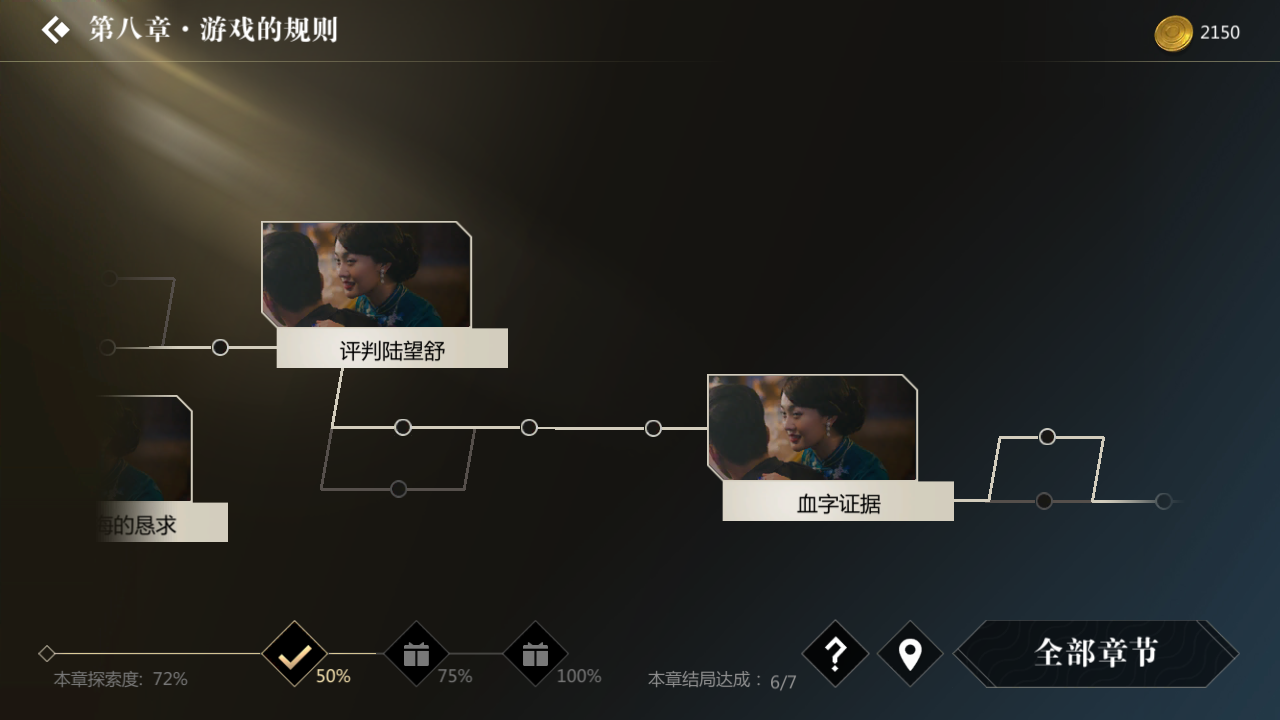This screenshot has height=720, width=1280.
Task: Click the claimed 50% reward checkmark diamond
Action: (x=292, y=655)
